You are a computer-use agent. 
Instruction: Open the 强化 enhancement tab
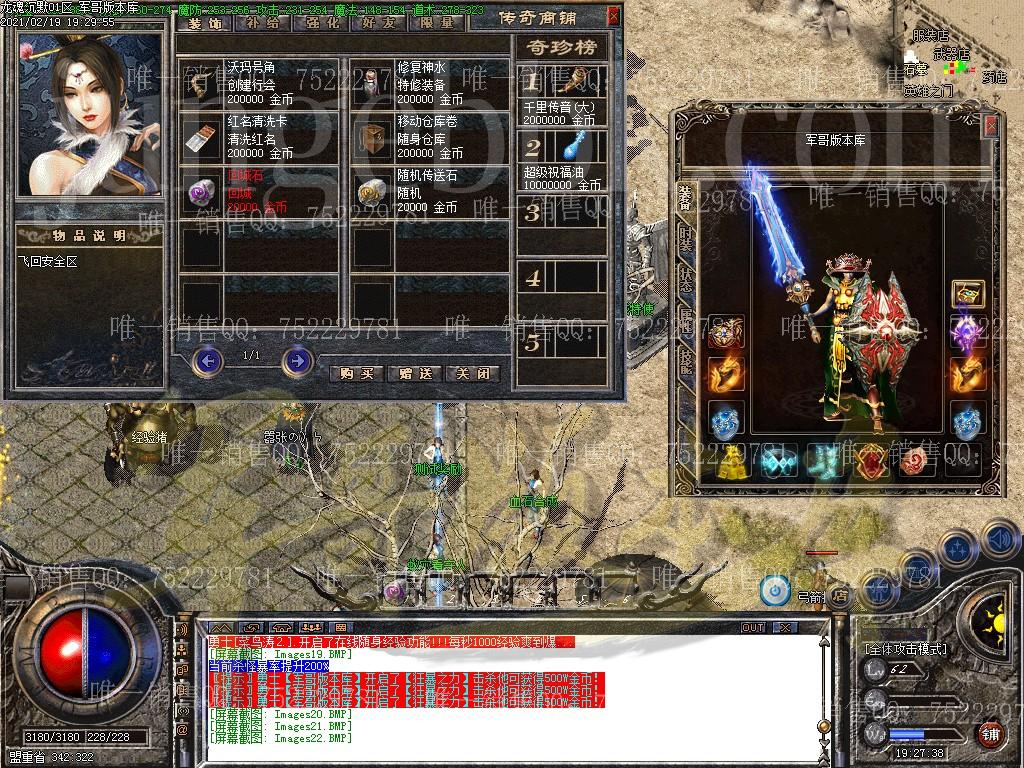(x=320, y=23)
